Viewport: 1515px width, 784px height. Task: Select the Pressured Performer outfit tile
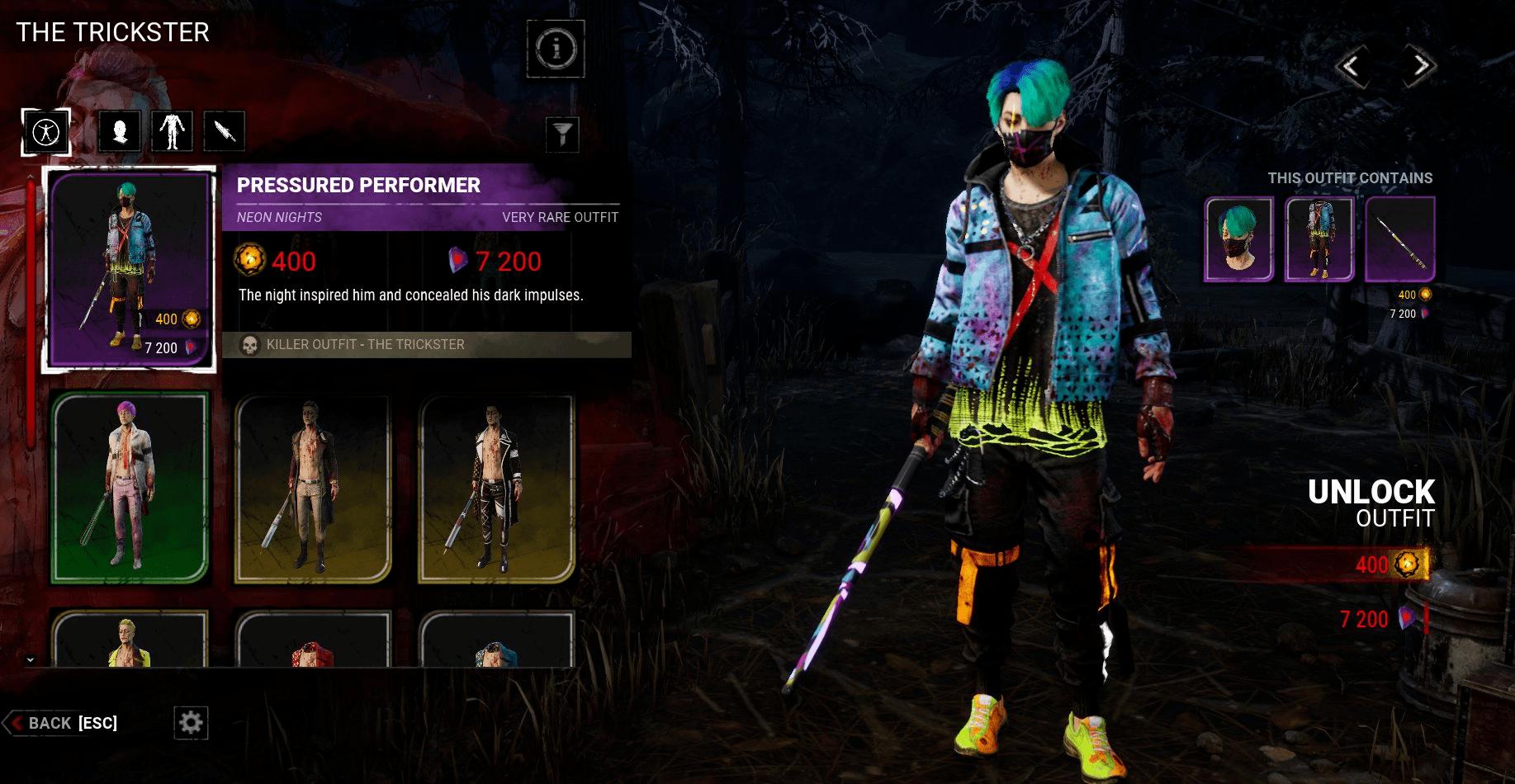(x=130, y=269)
